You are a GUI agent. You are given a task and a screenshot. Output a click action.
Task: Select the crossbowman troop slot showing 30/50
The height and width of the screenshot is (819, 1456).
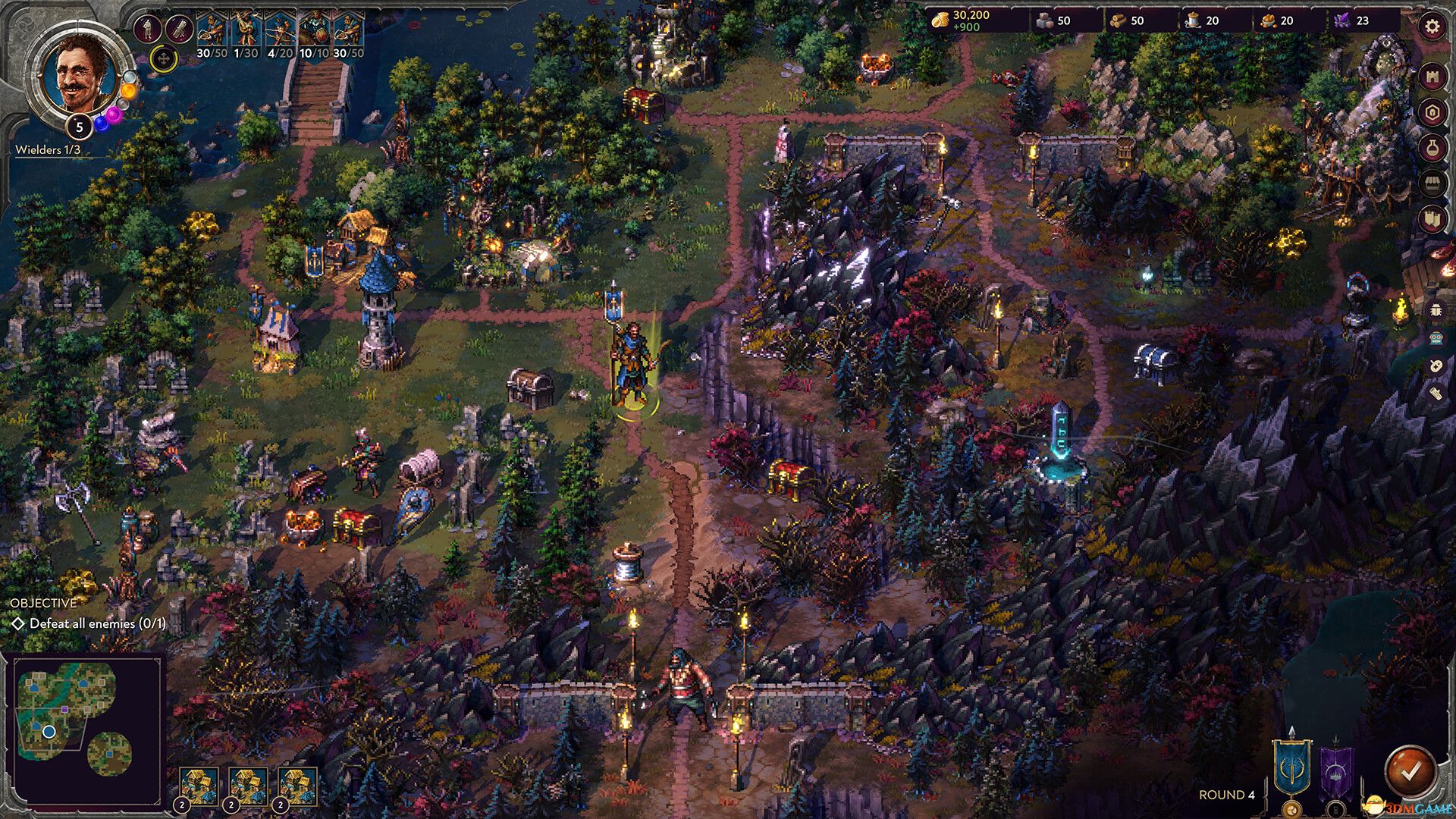point(211,30)
